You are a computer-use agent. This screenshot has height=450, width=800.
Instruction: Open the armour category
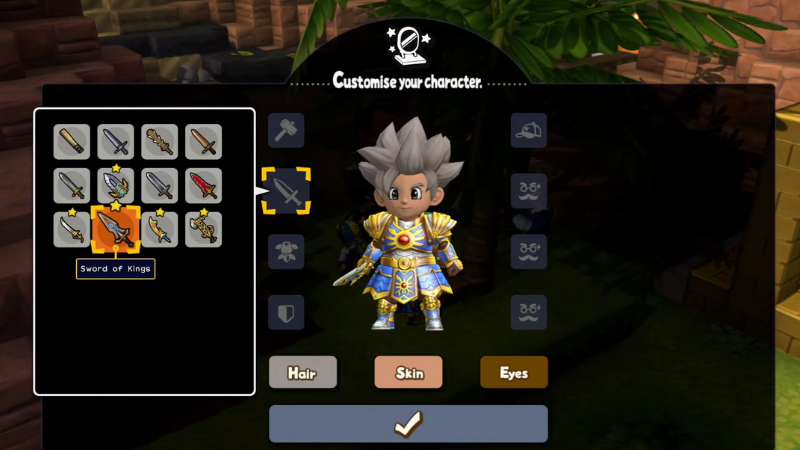click(x=286, y=252)
